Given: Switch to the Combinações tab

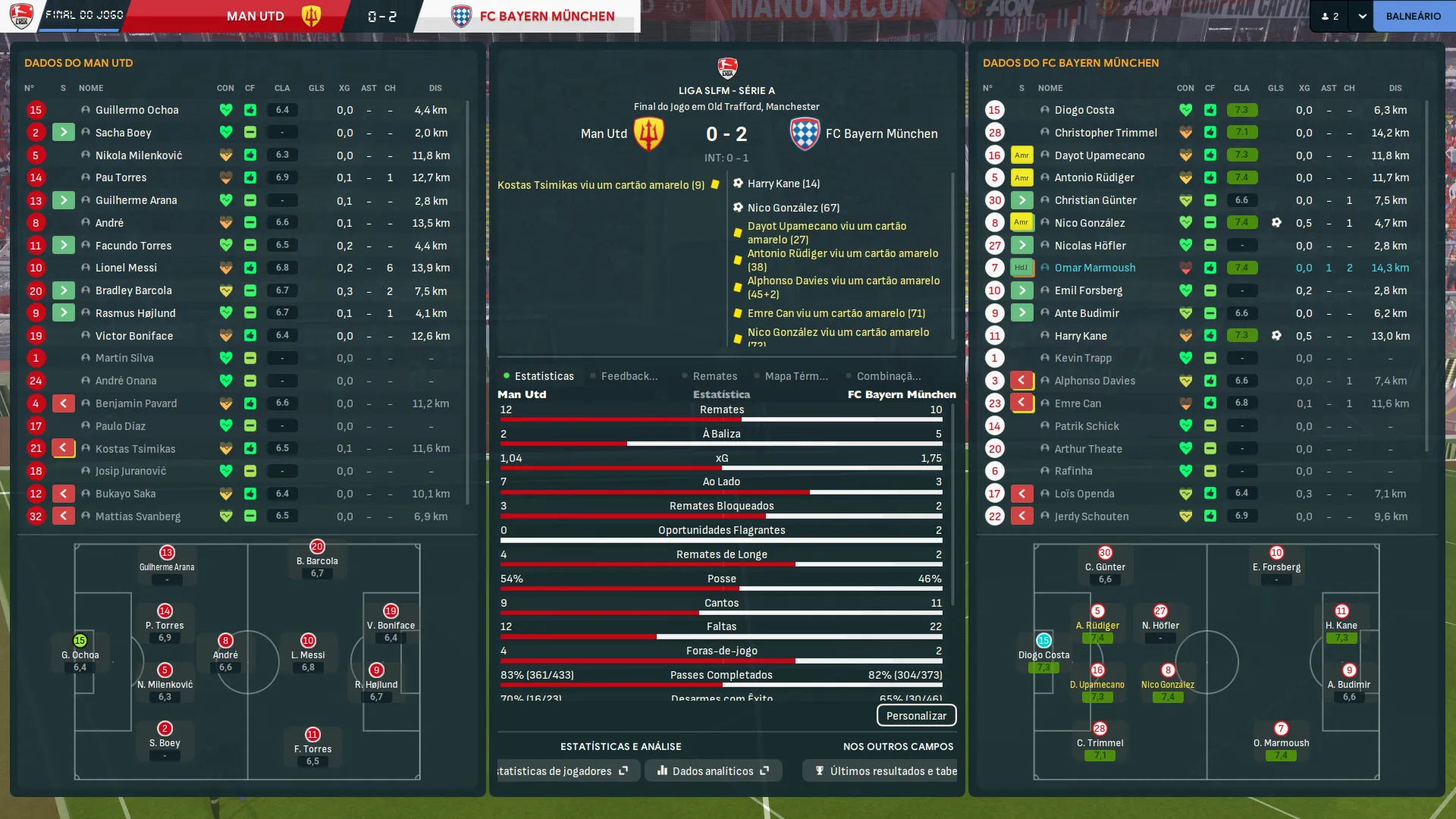Looking at the screenshot, I should click(888, 376).
